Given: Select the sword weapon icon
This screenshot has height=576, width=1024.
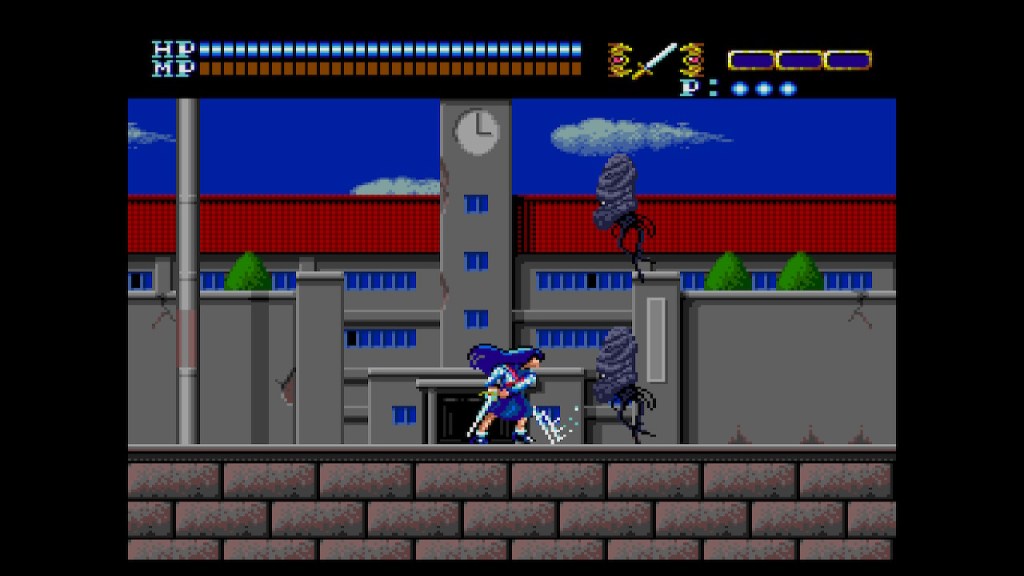Looking at the screenshot, I should (656, 60).
